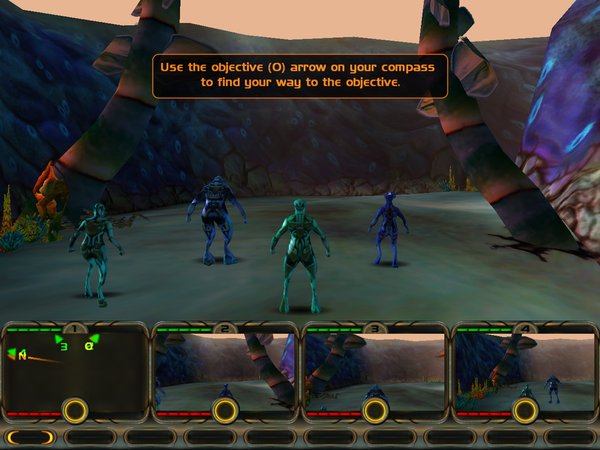Click the objective (O) arrow on the compass
This screenshot has width=600, height=450.
[87, 345]
